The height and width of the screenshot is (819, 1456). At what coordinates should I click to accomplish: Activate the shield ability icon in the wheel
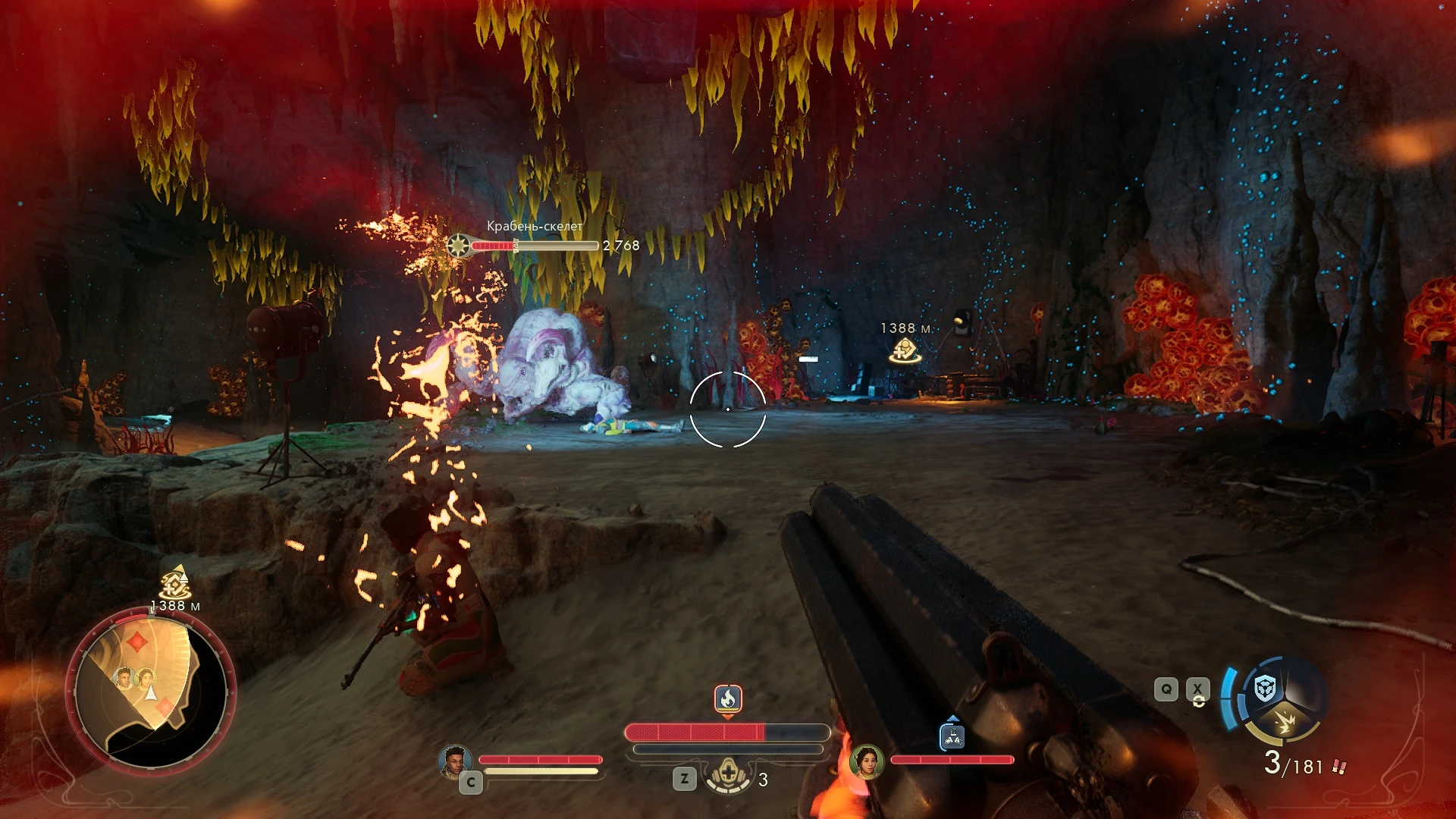coord(1265,689)
